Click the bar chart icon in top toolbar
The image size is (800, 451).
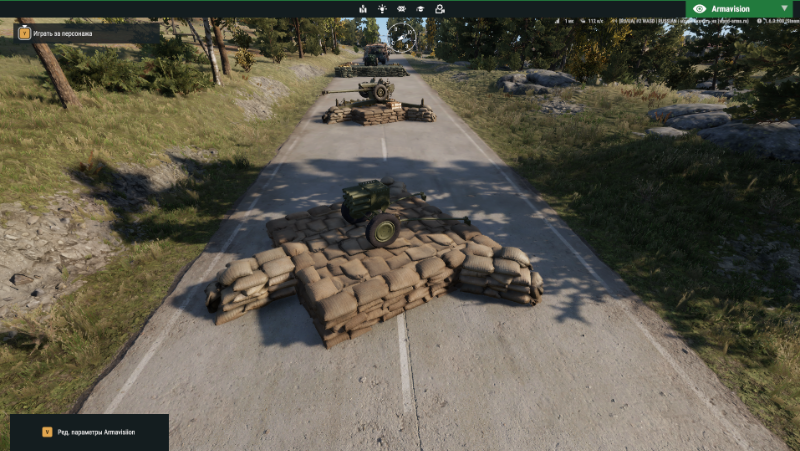click(363, 8)
